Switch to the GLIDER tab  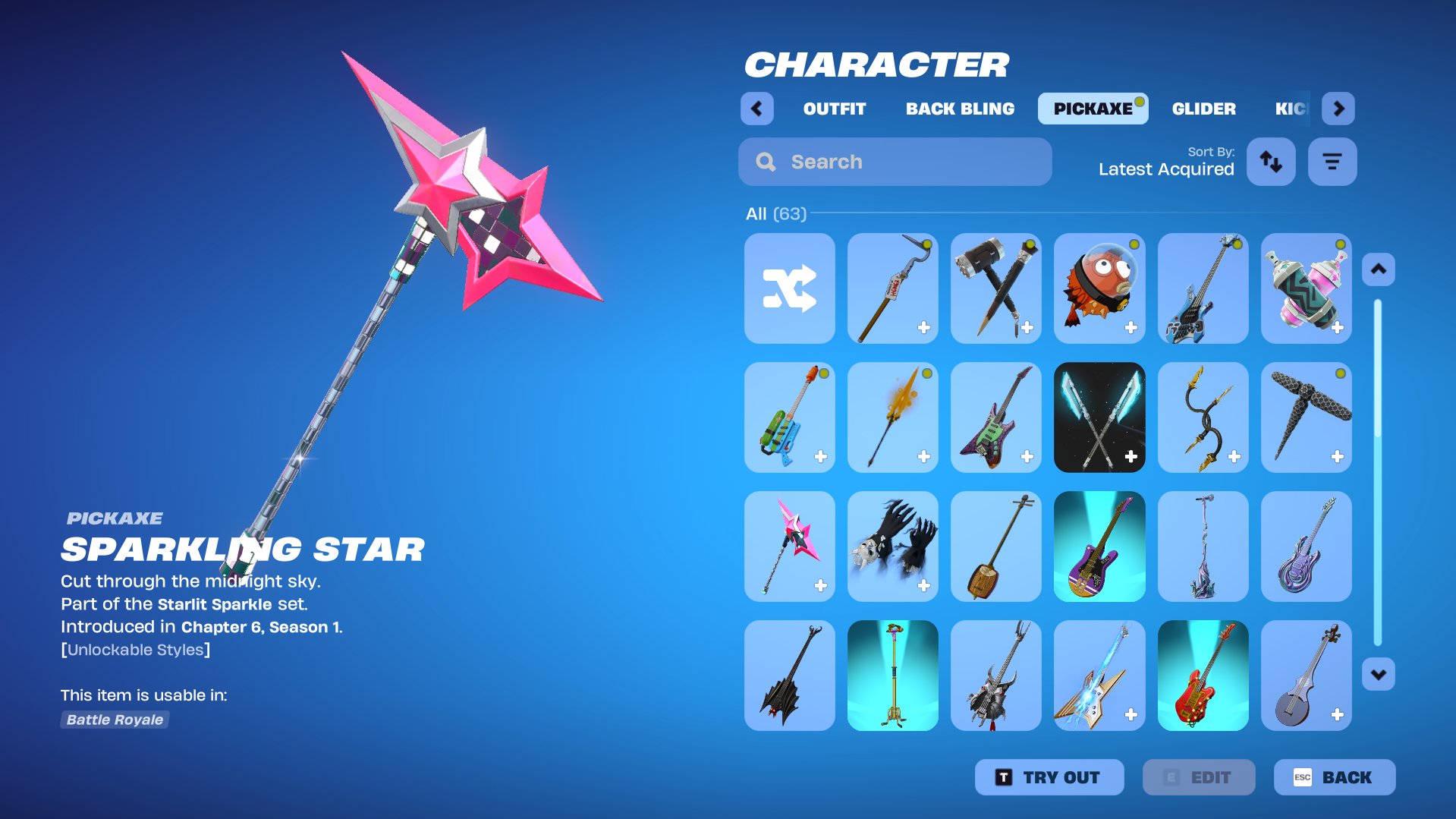click(x=1203, y=109)
